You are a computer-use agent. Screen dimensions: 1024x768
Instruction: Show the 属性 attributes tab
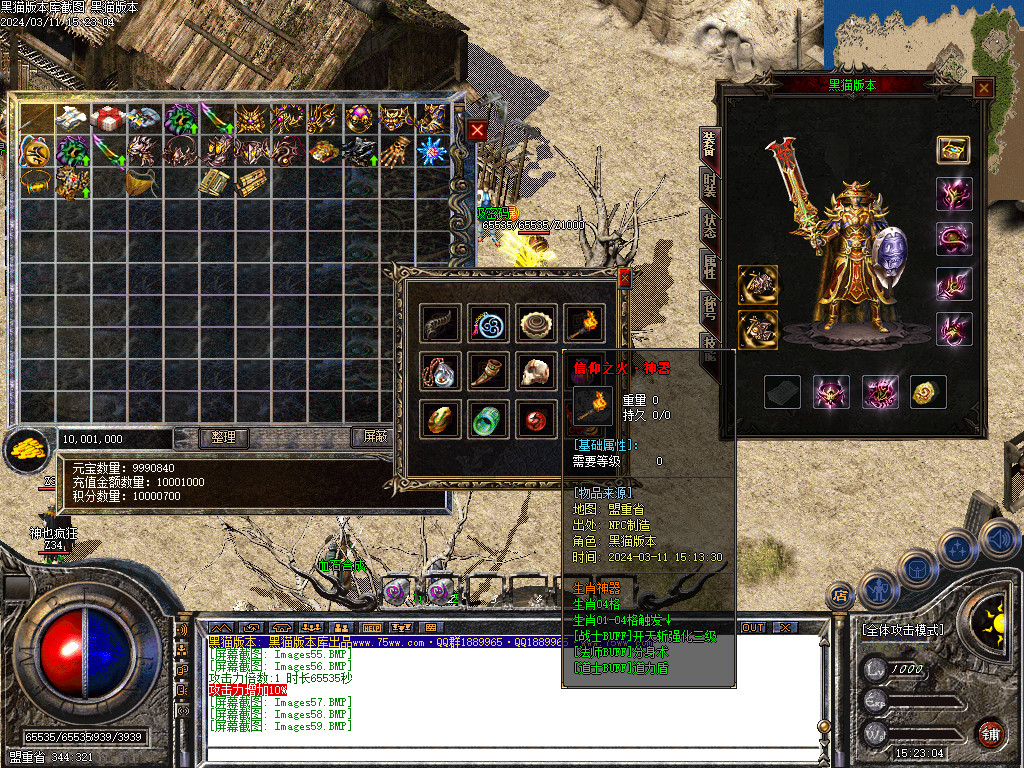pos(709,264)
